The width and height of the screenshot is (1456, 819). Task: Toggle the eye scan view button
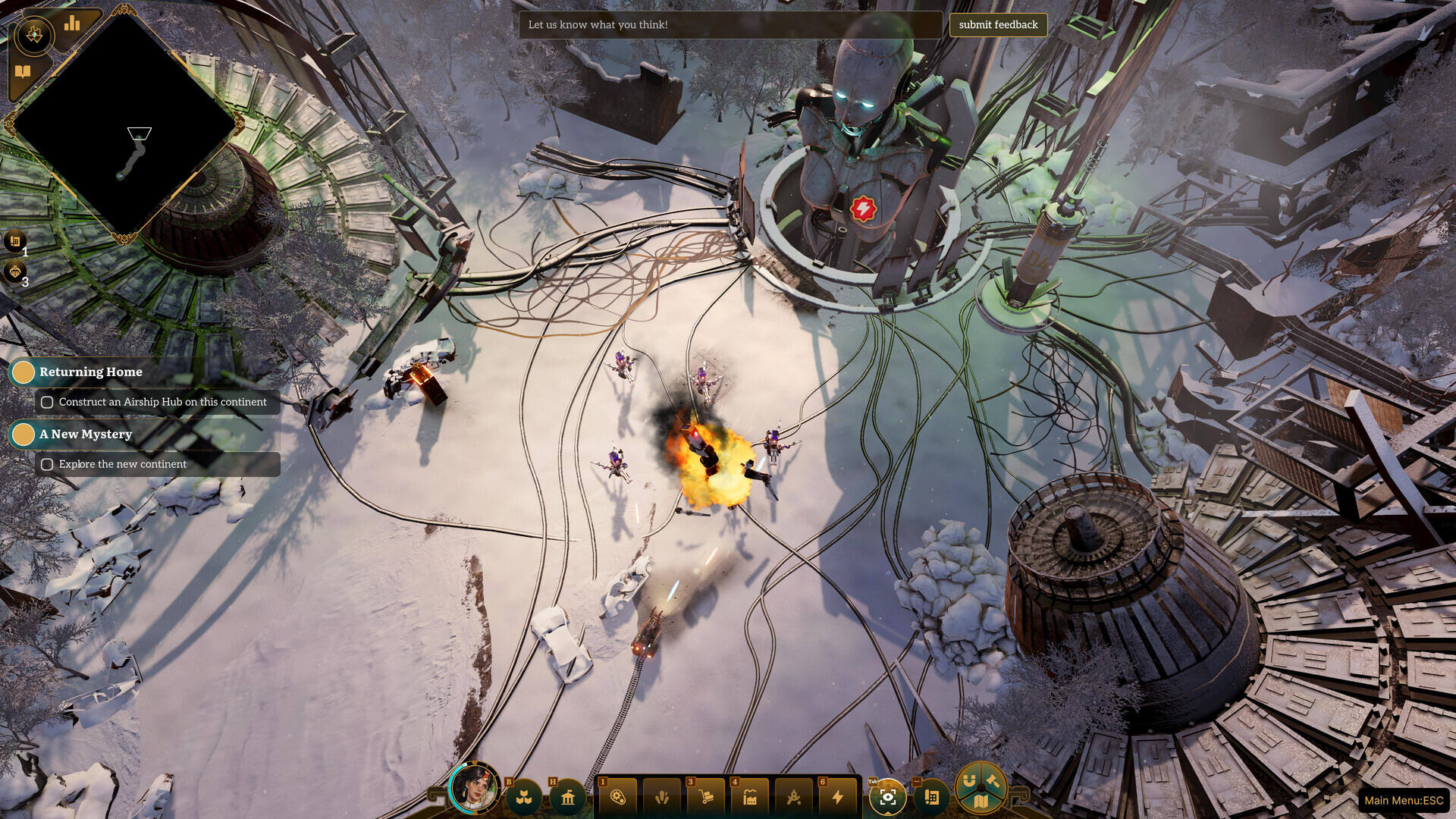887,797
